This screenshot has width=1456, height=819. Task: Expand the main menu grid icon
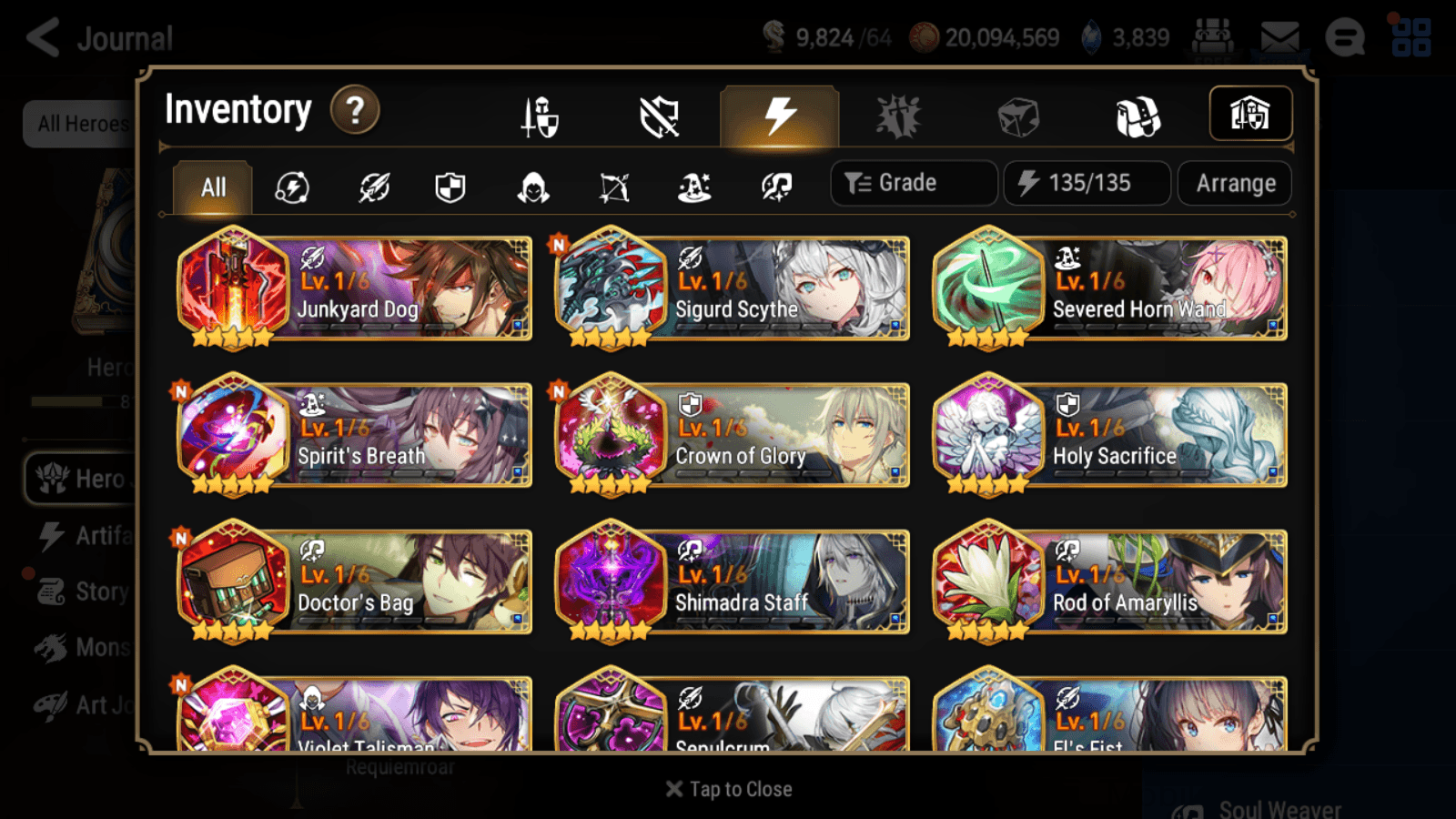click(x=1413, y=38)
